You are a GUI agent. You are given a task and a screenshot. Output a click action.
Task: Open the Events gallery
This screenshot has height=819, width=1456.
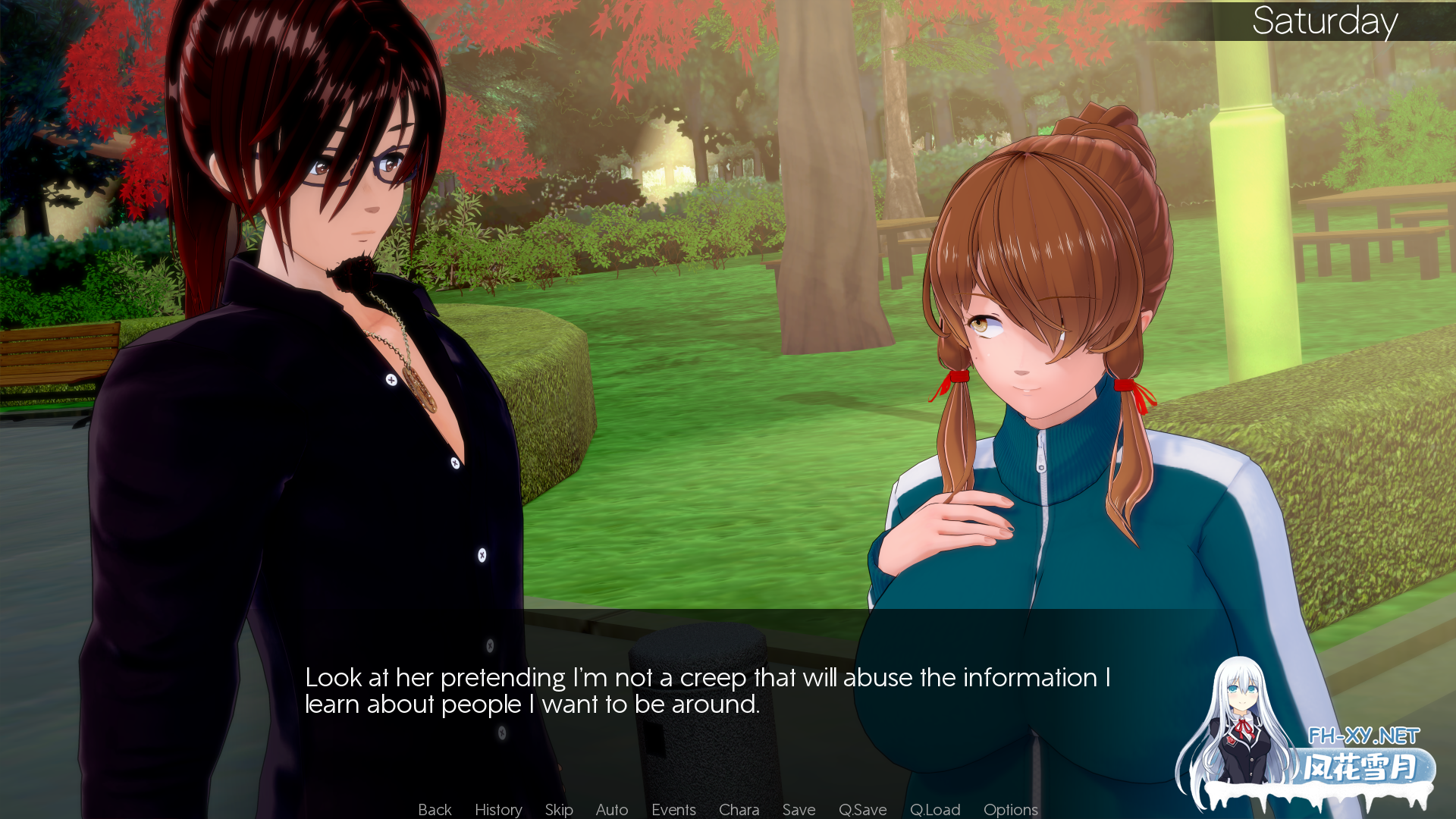pyautogui.click(x=673, y=809)
